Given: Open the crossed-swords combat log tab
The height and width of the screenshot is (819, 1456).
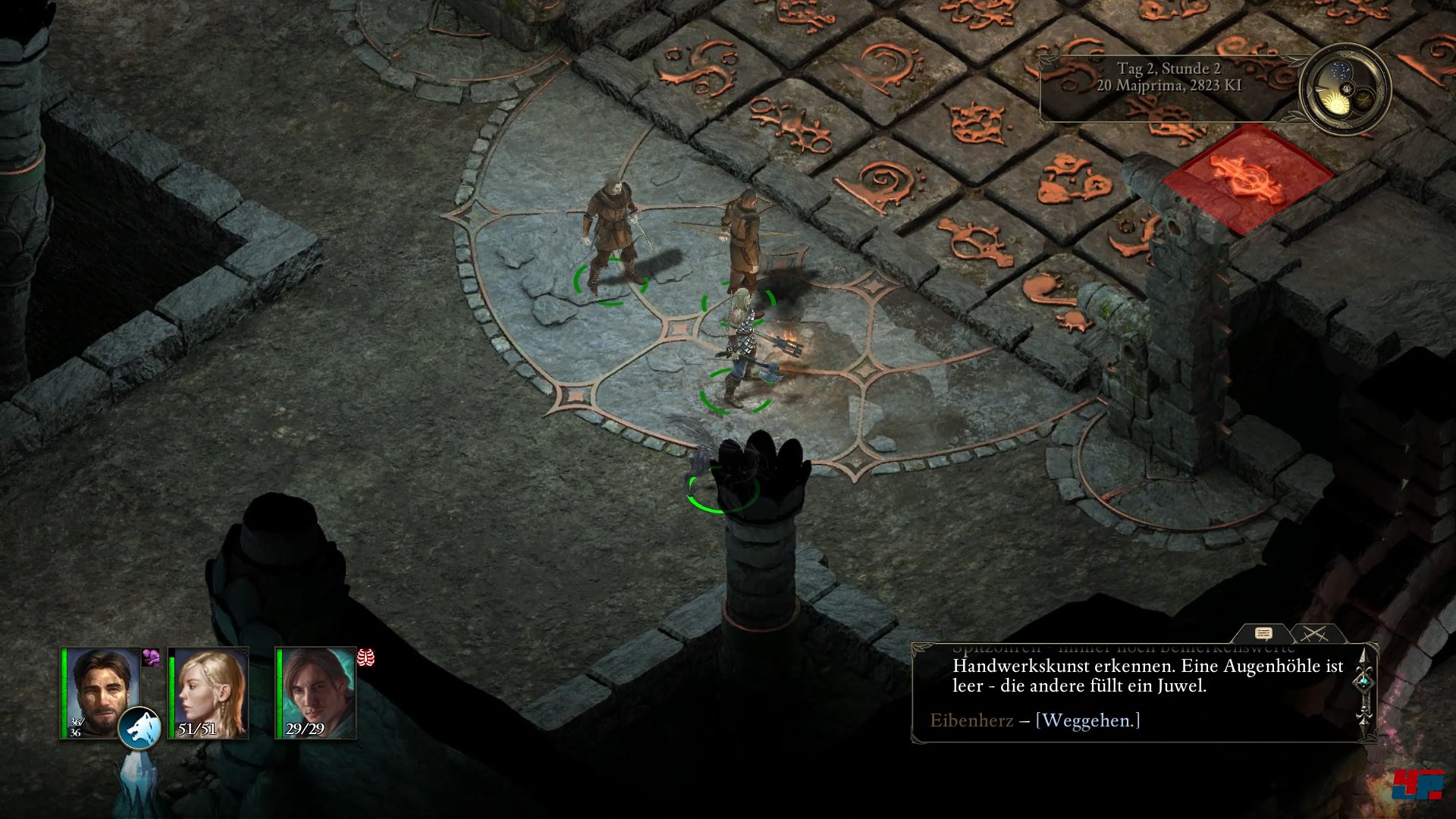Looking at the screenshot, I should [x=1316, y=634].
